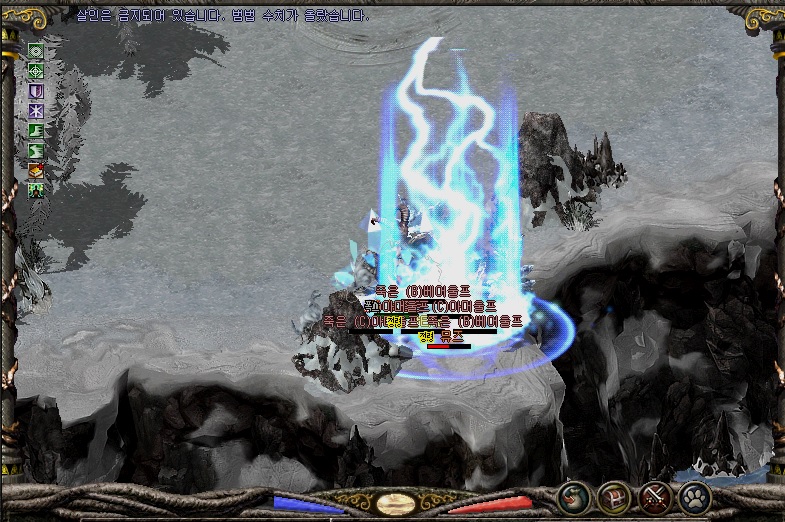Click the book with red cross icon
The width and height of the screenshot is (785, 522).
point(36,169)
